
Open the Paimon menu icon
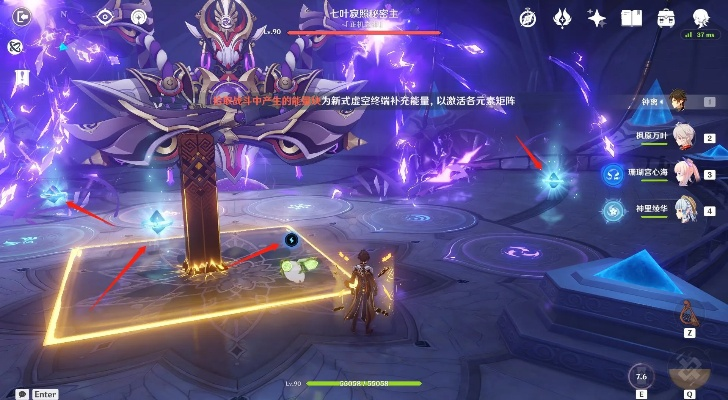(698, 15)
